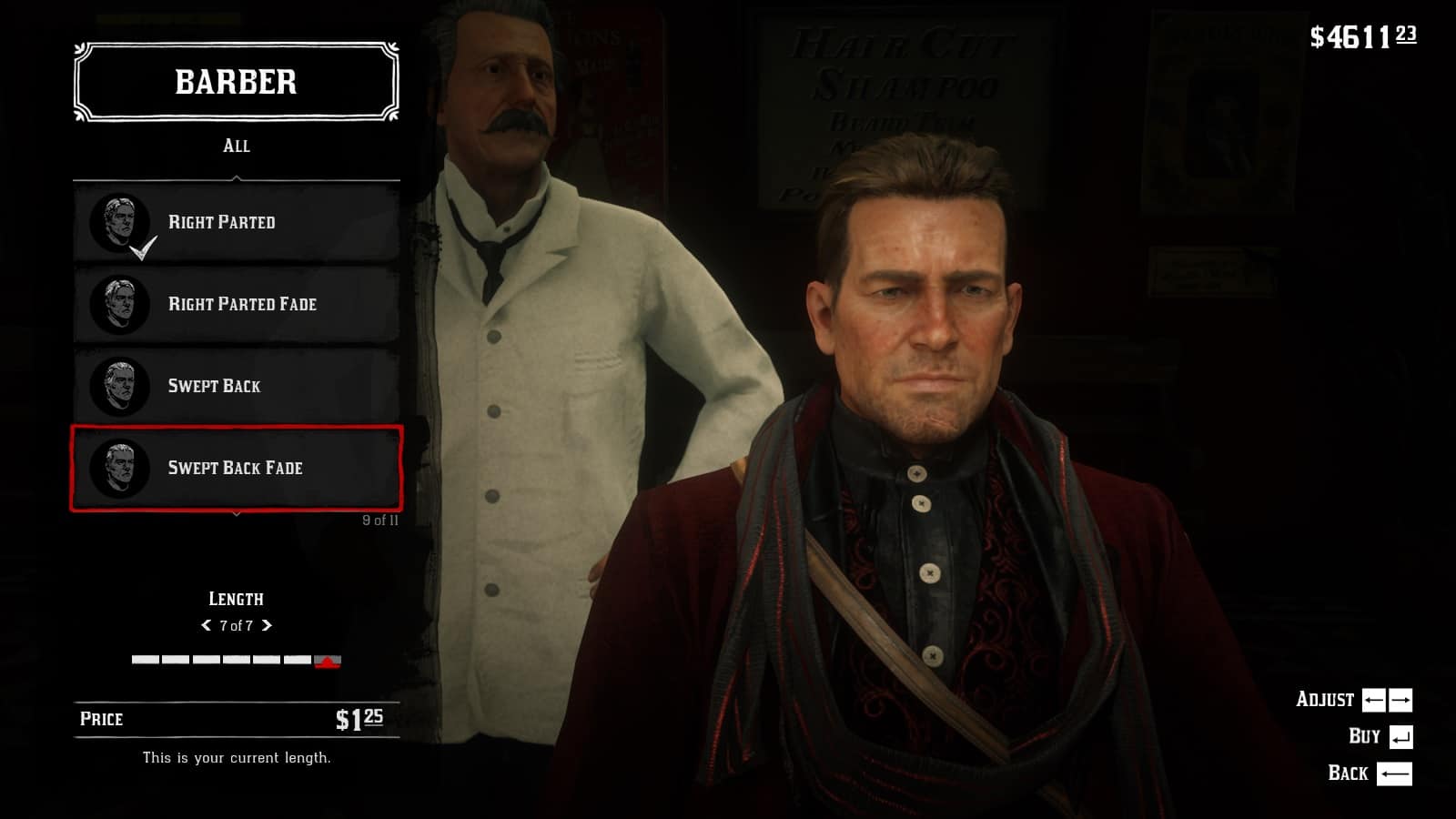Toggle the Swept Back style selection
This screenshot has height=819, width=1456.
point(235,385)
